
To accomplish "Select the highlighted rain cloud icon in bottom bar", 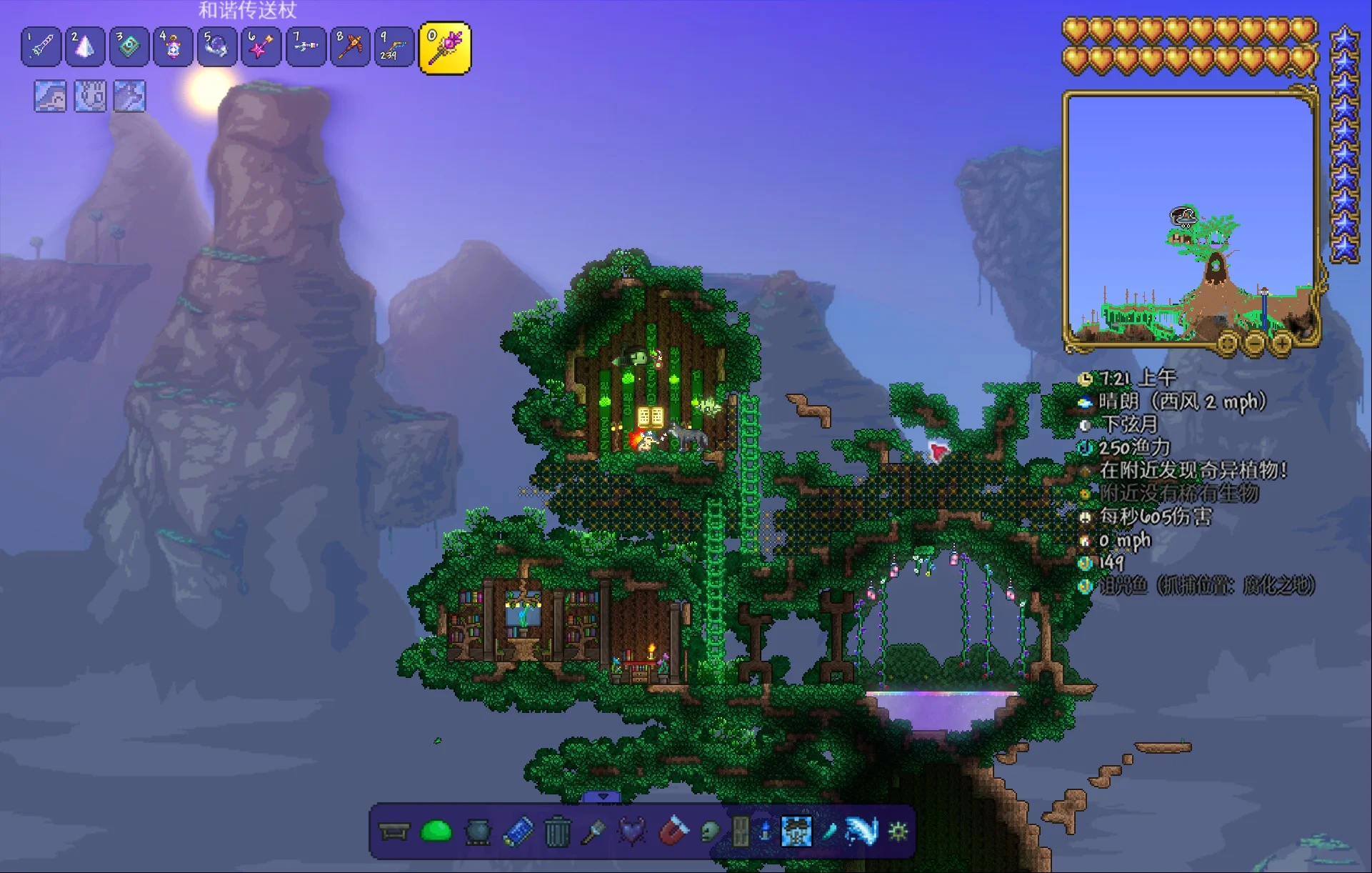I will 796,832.
